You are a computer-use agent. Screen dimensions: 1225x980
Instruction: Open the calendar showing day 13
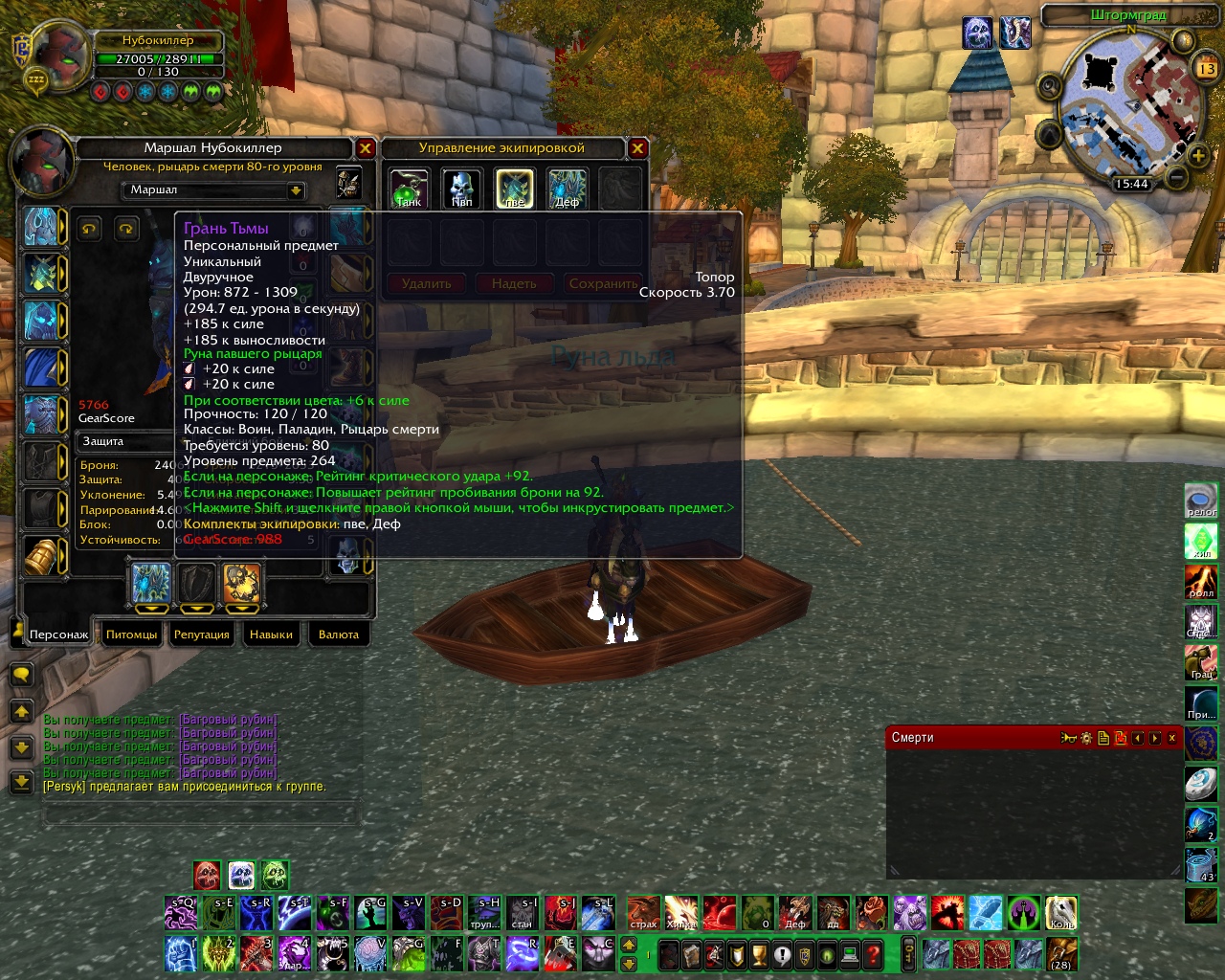click(x=1206, y=69)
